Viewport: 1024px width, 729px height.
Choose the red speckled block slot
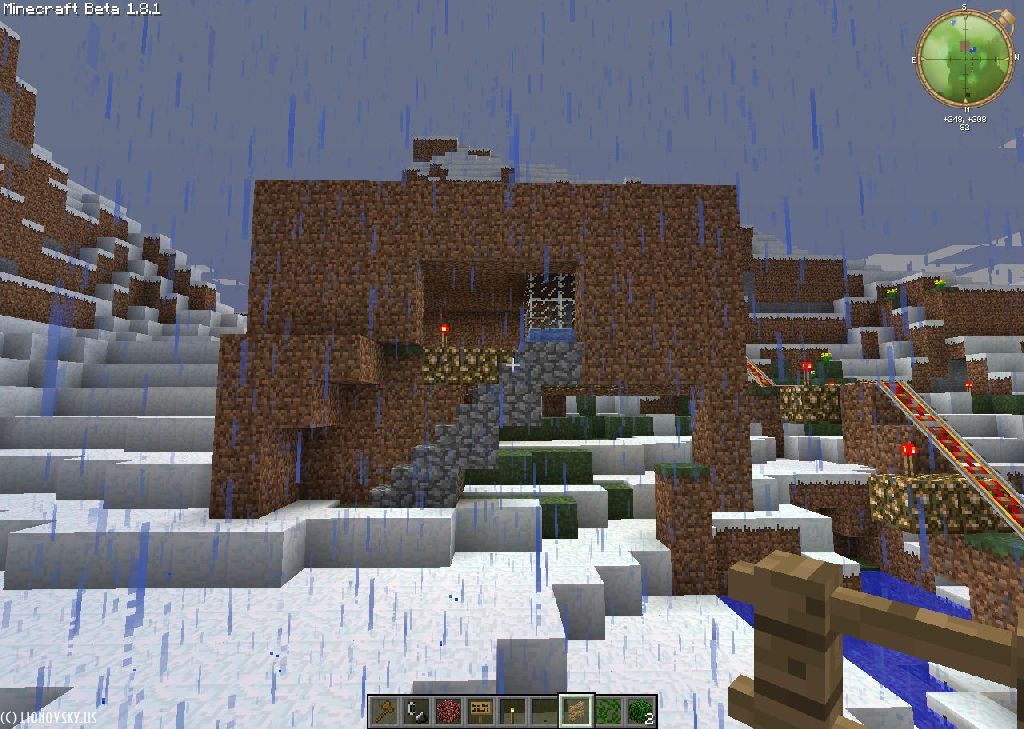click(x=448, y=711)
